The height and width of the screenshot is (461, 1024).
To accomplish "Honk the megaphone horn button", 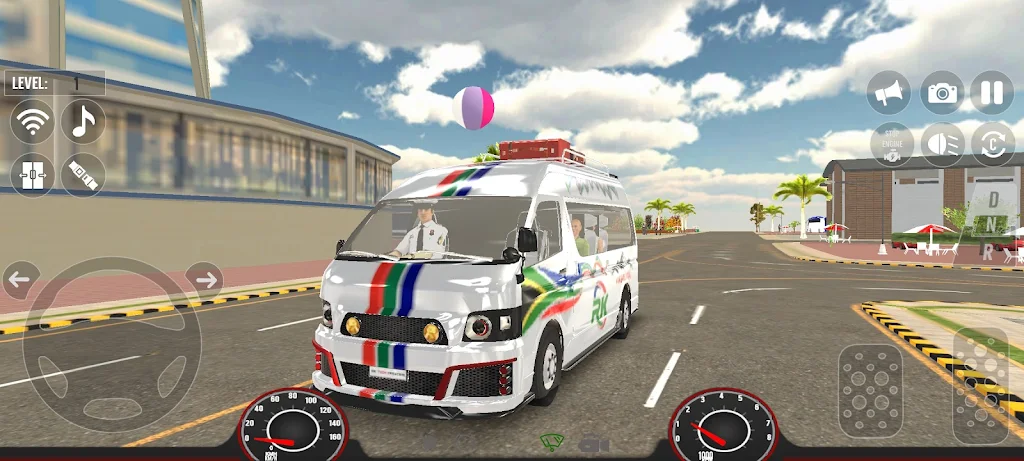I will 892,93.
